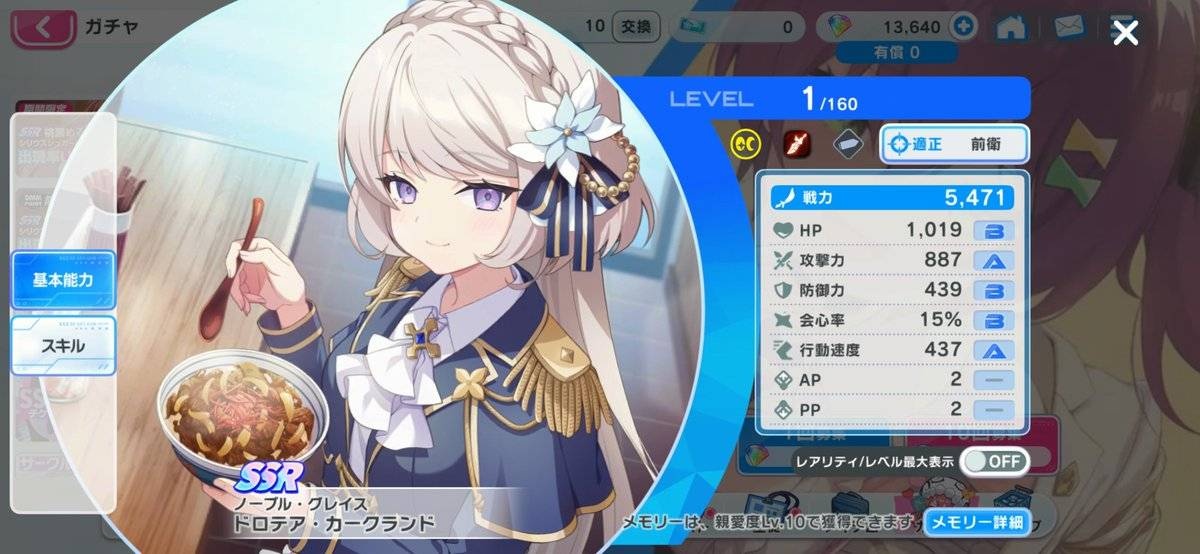The width and height of the screenshot is (1200, 554).
Task: Go back using the ガチャ back arrow
Action: 41,27
